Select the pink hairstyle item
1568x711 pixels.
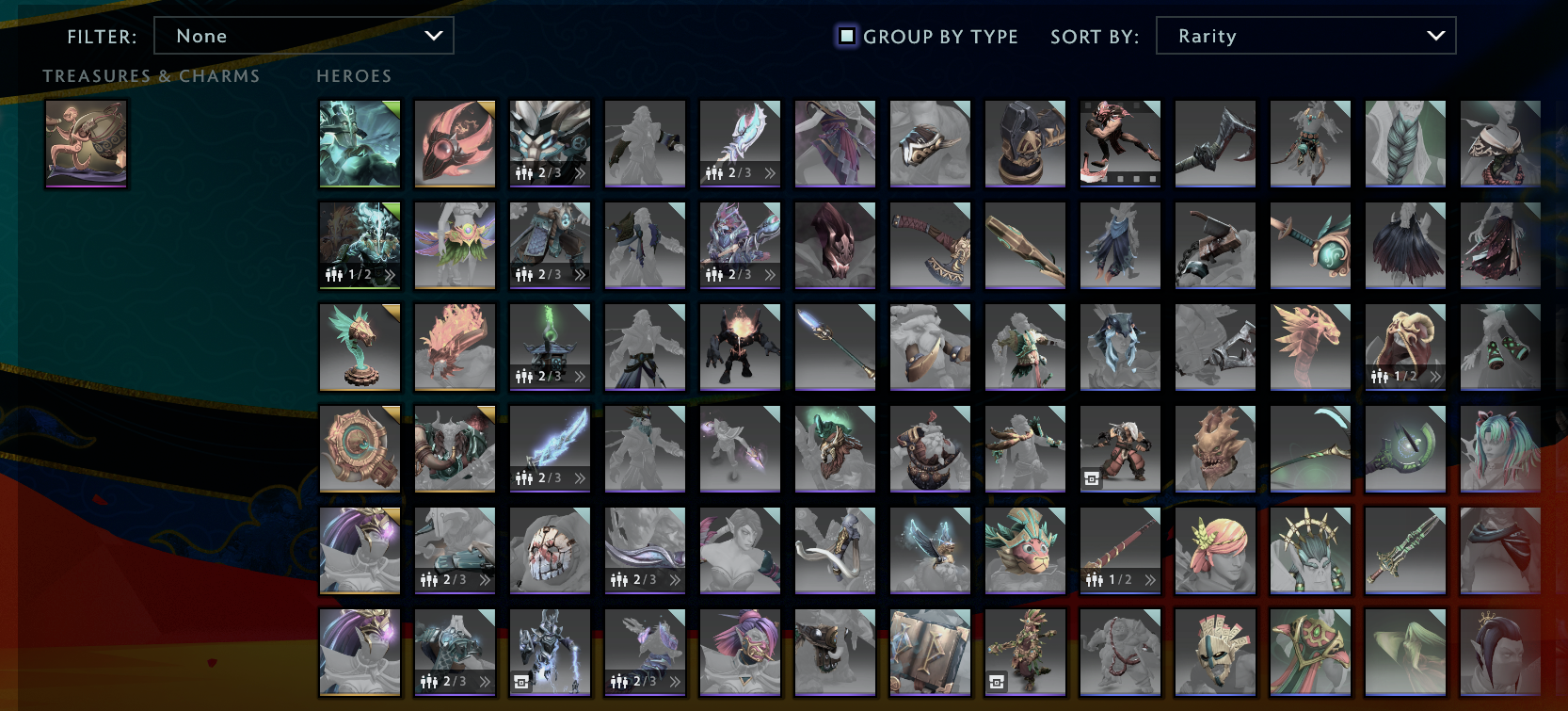click(x=1215, y=551)
